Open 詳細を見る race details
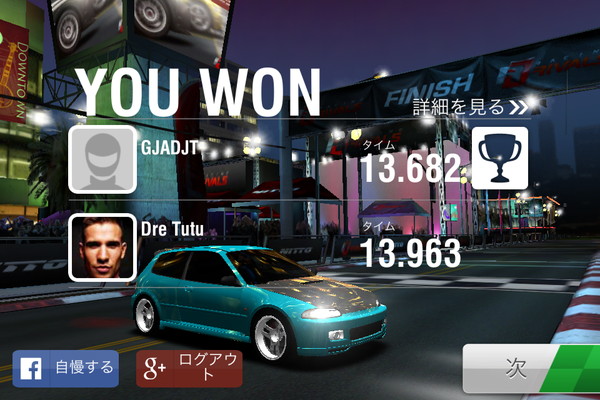The image size is (600, 400). click(469, 105)
